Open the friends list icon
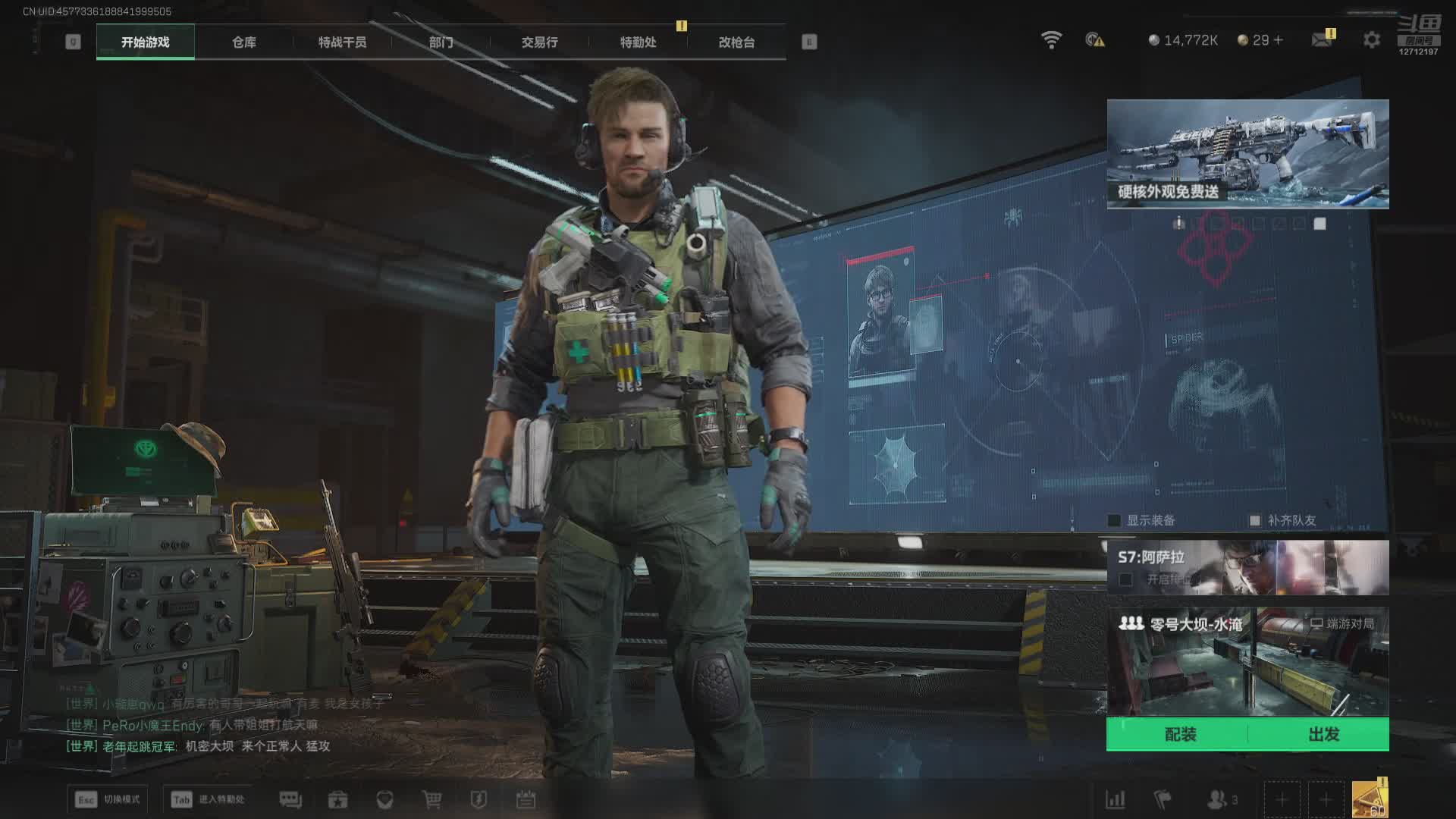This screenshot has width=1456, height=819. tap(1218, 799)
